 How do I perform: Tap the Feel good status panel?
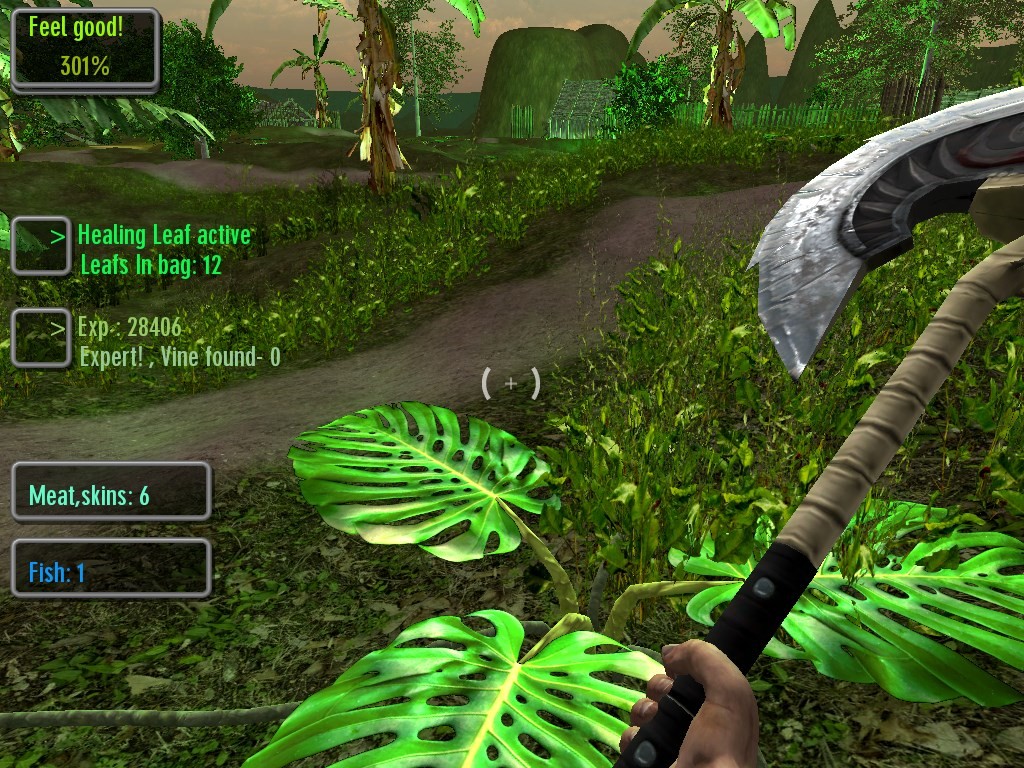pos(85,50)
